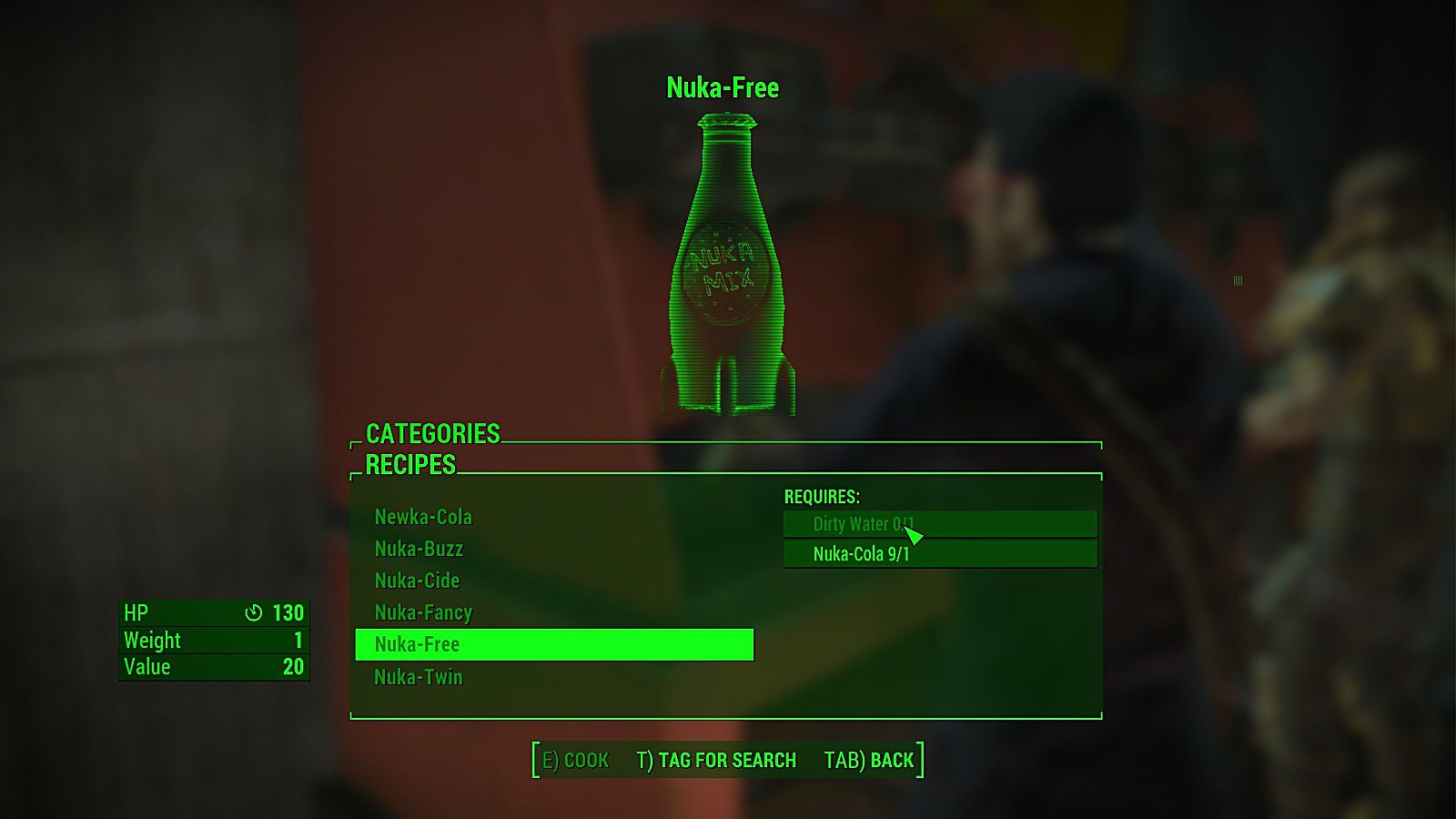Choose the Nuka-Buzz recipe
Viewport: 1456px width, 819px height.
pos(420,549)
